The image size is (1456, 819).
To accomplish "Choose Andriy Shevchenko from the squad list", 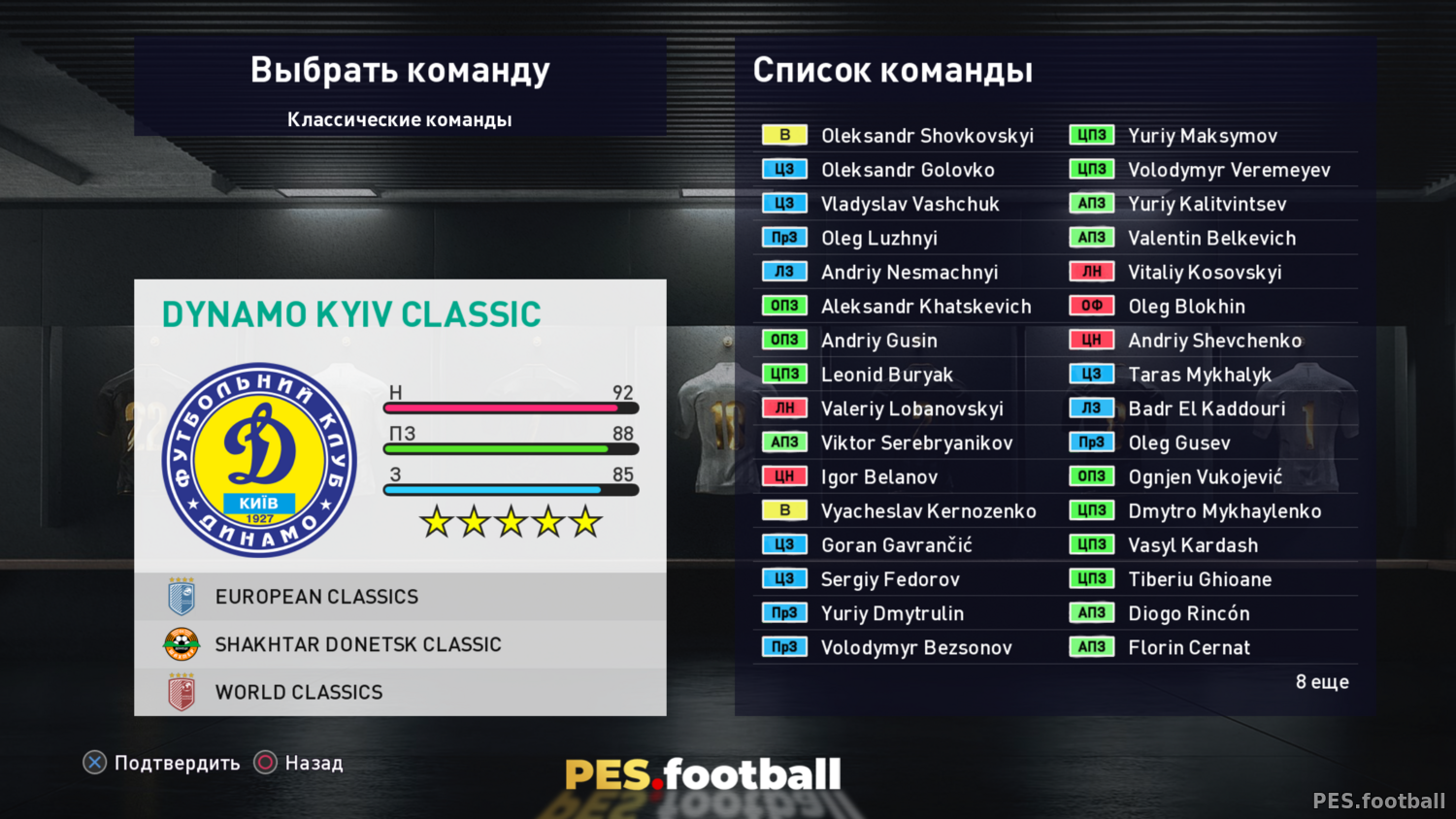I will tap(1214, 341).
